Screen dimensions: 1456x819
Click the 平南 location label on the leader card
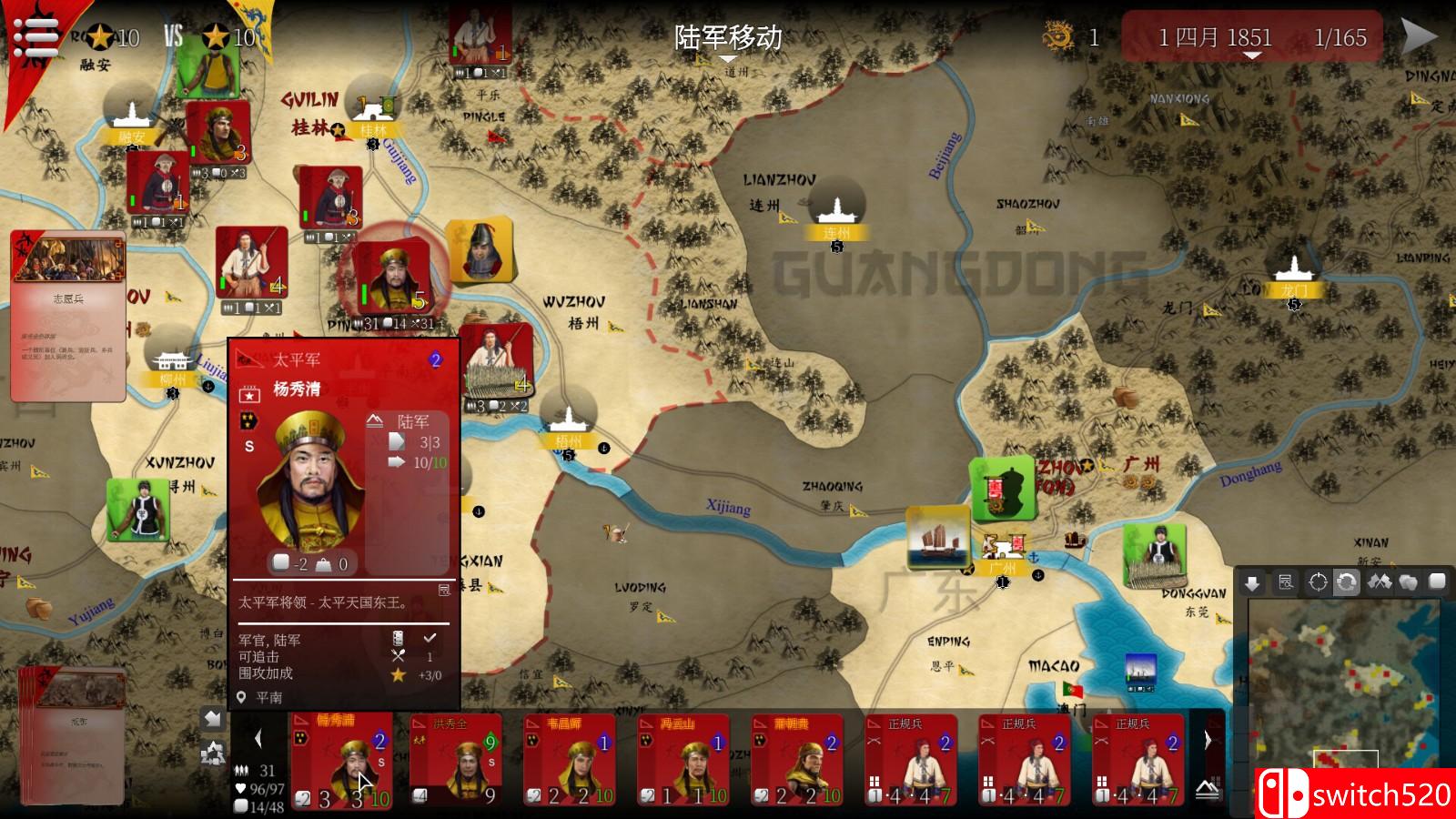point(268,697)
